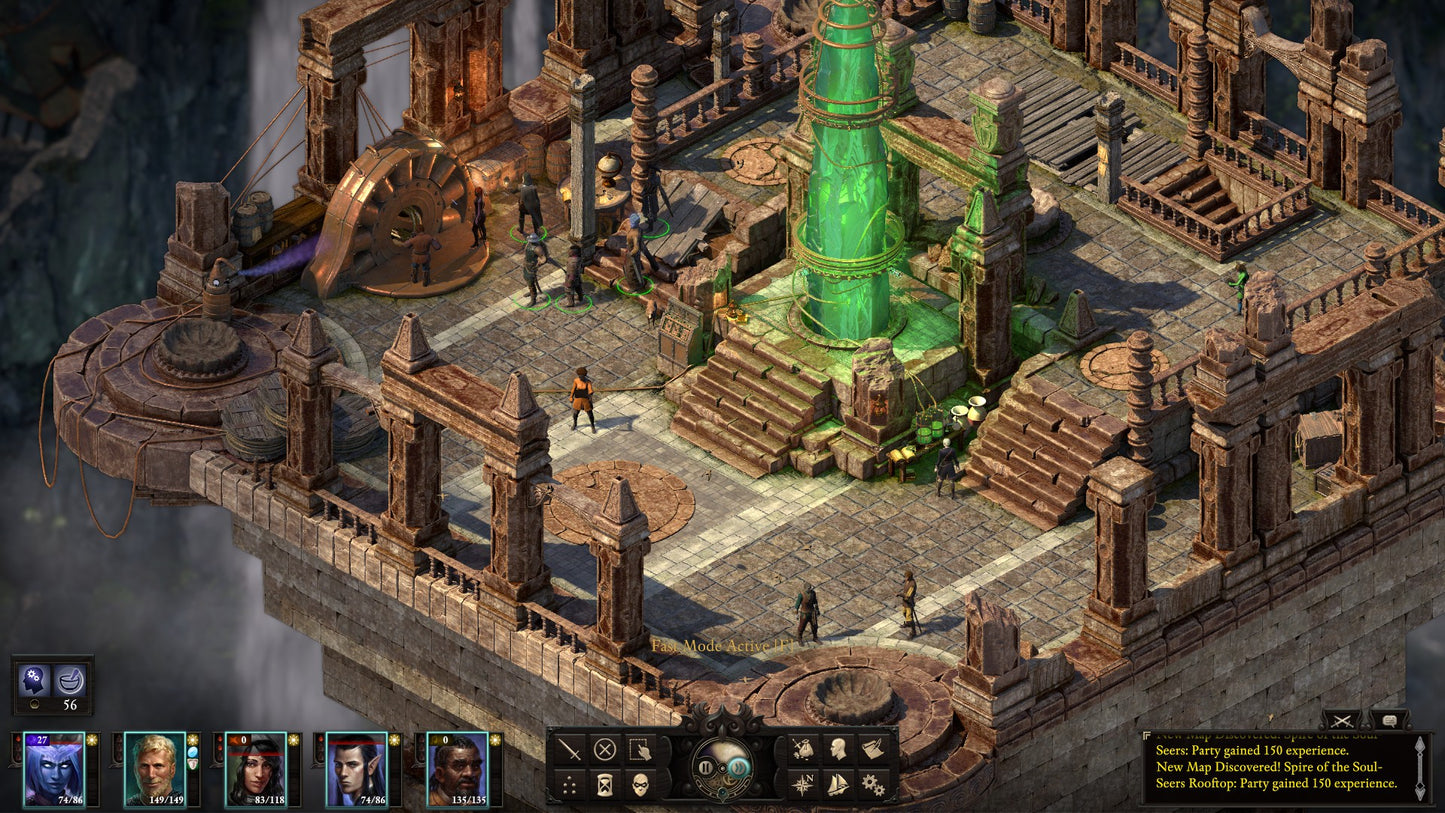Switch to the dialogue speech-bubble tab
The height and width of the screenshot is (813, 1445).
point(1389,721)
